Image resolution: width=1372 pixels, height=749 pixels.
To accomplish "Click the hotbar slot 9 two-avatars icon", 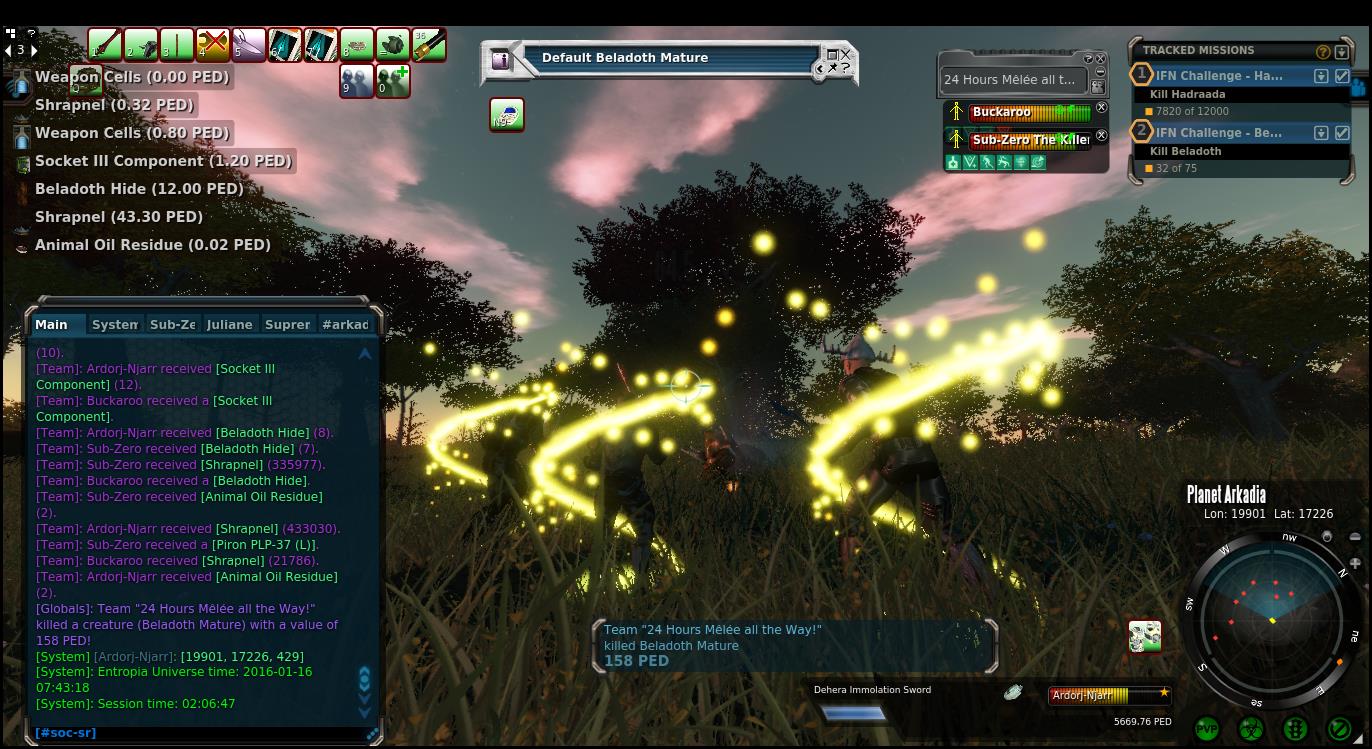I will click(356, 81).
